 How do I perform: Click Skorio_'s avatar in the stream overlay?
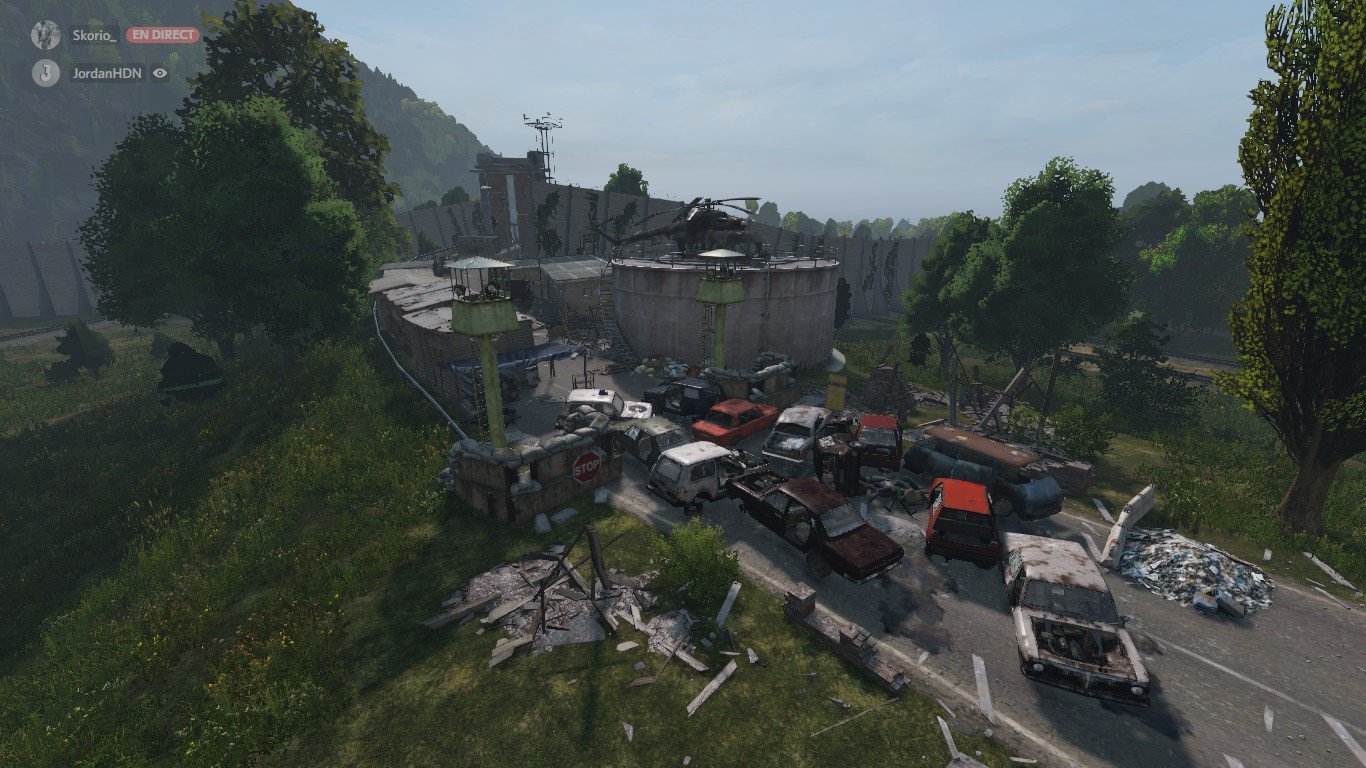pos(45,35)
